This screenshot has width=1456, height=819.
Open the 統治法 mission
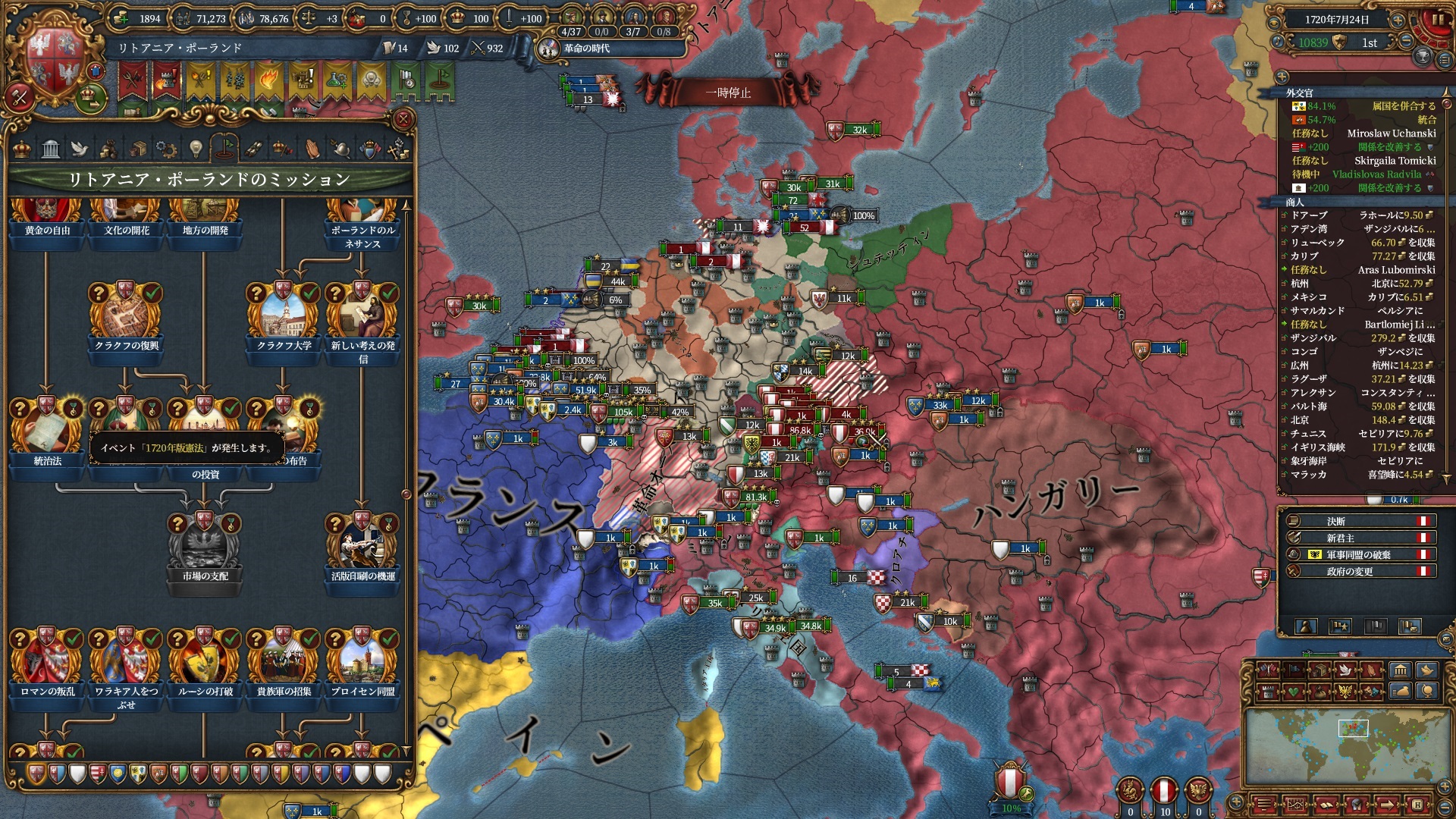point(47,430)
